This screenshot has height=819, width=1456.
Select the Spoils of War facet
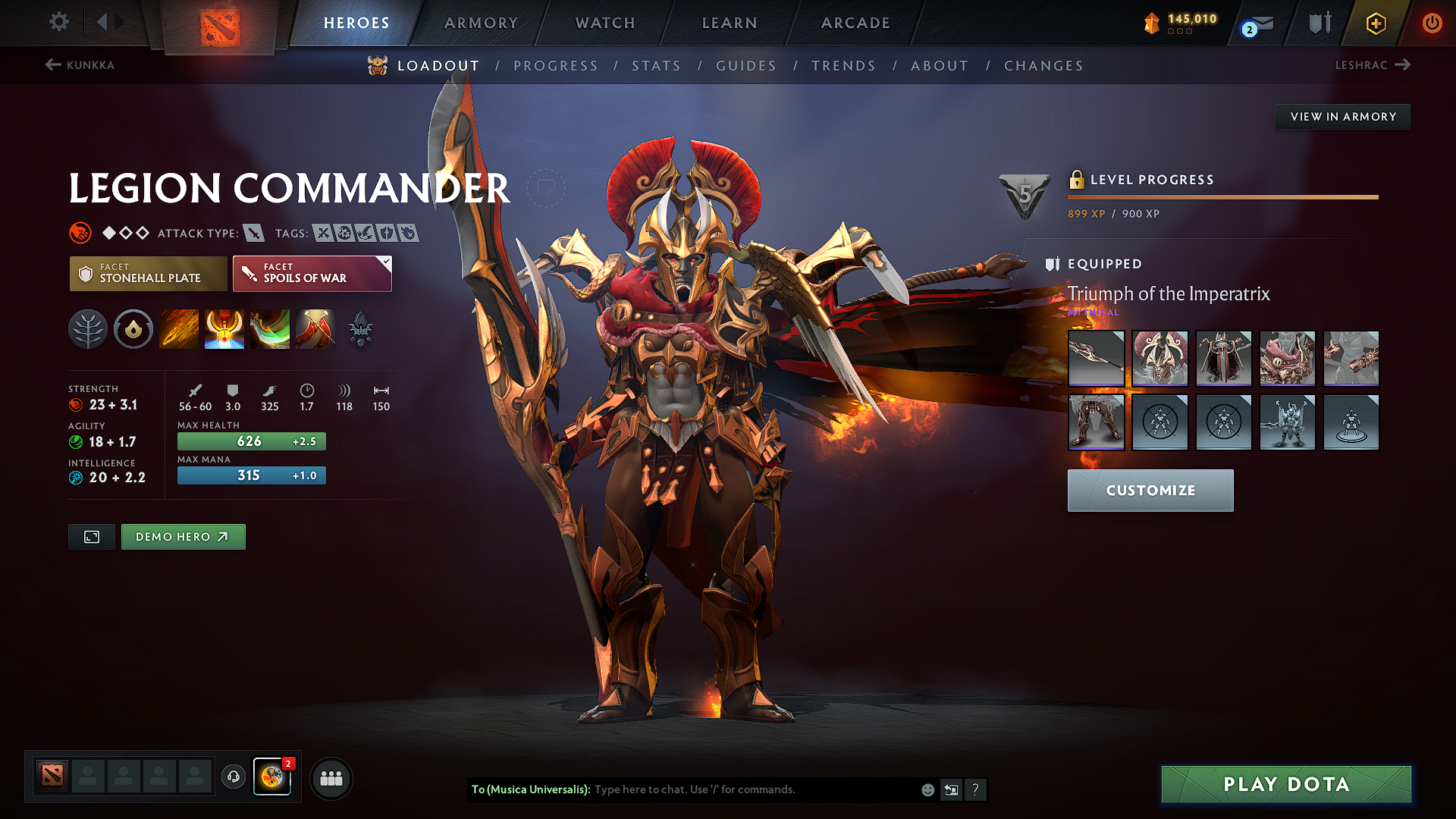(x=312, y=273)
